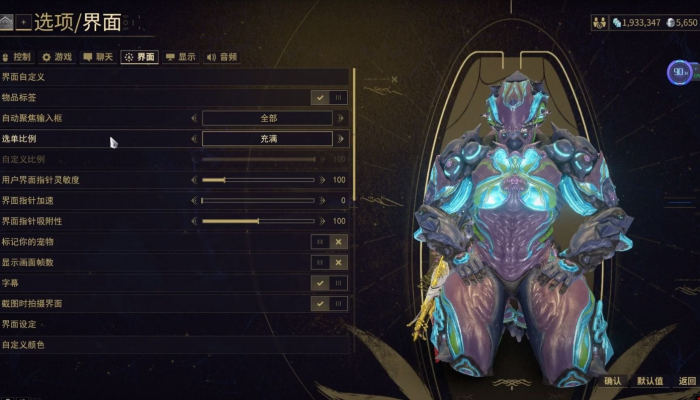
Task: Toggle the 字幕 subtitles switch
Action: click(329, 283)
